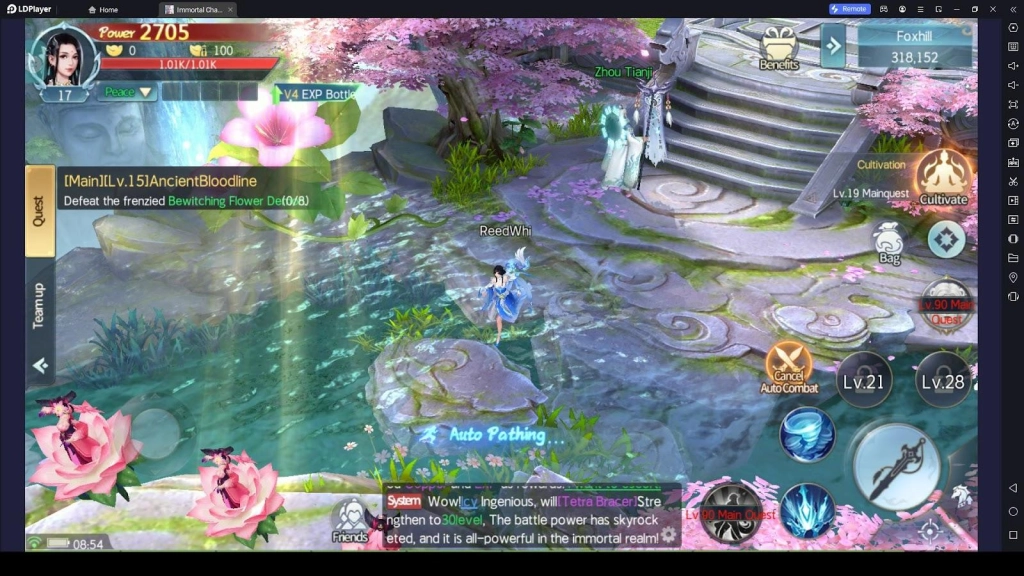Activate the whirlwind skill icon

(x=807, y=434)
